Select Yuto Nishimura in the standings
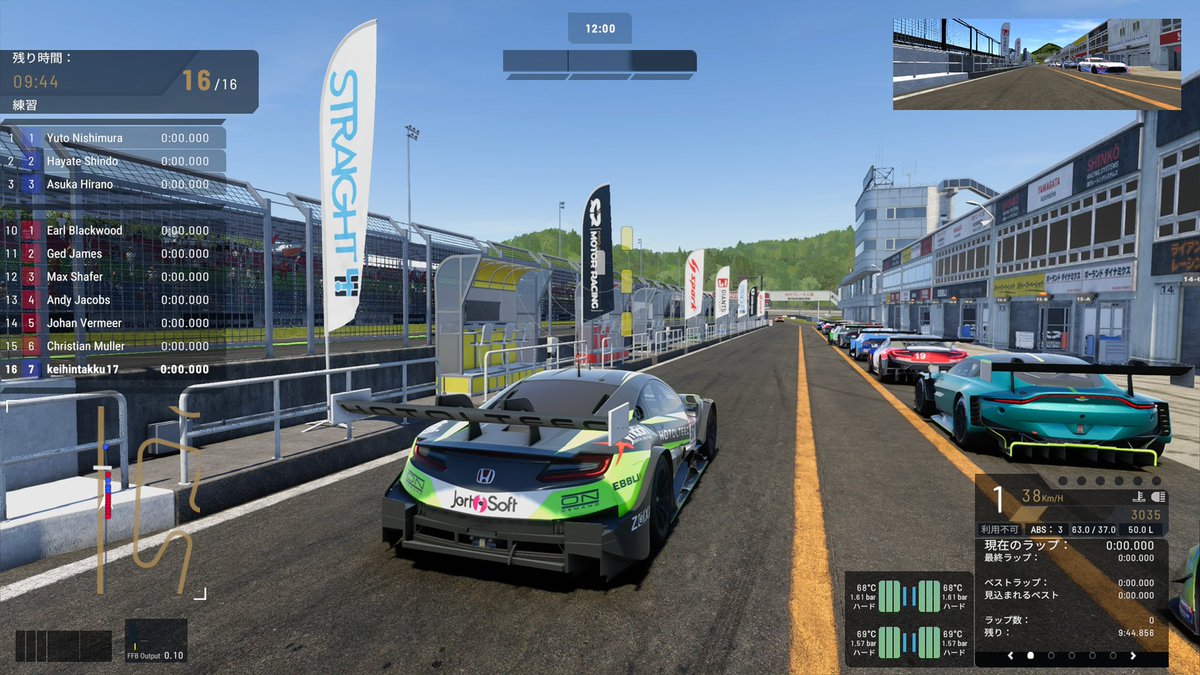This screenshot has width=1200, height=675. coord(115,138)
